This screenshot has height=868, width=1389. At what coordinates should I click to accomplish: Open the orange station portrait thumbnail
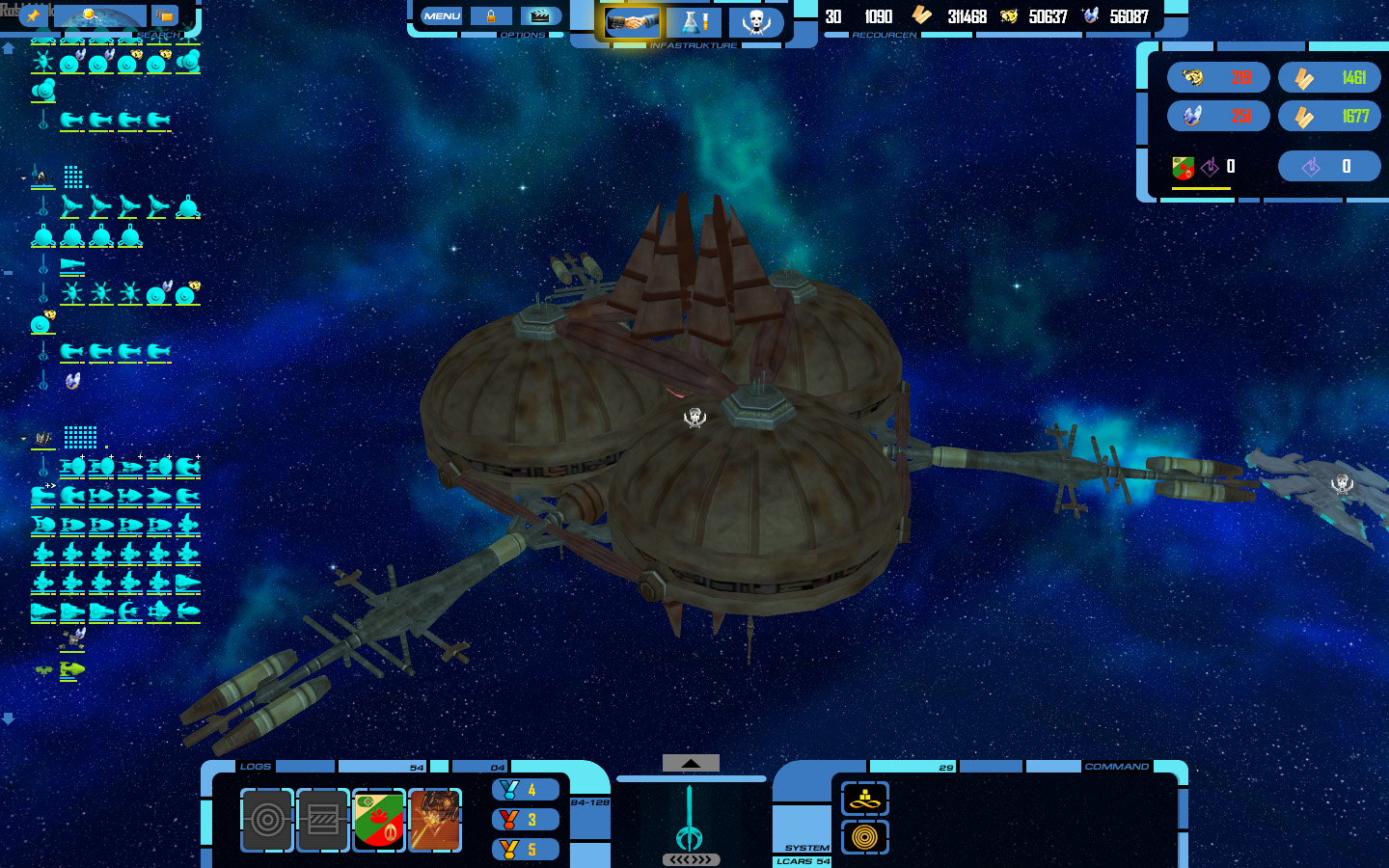tap(435, 820)
